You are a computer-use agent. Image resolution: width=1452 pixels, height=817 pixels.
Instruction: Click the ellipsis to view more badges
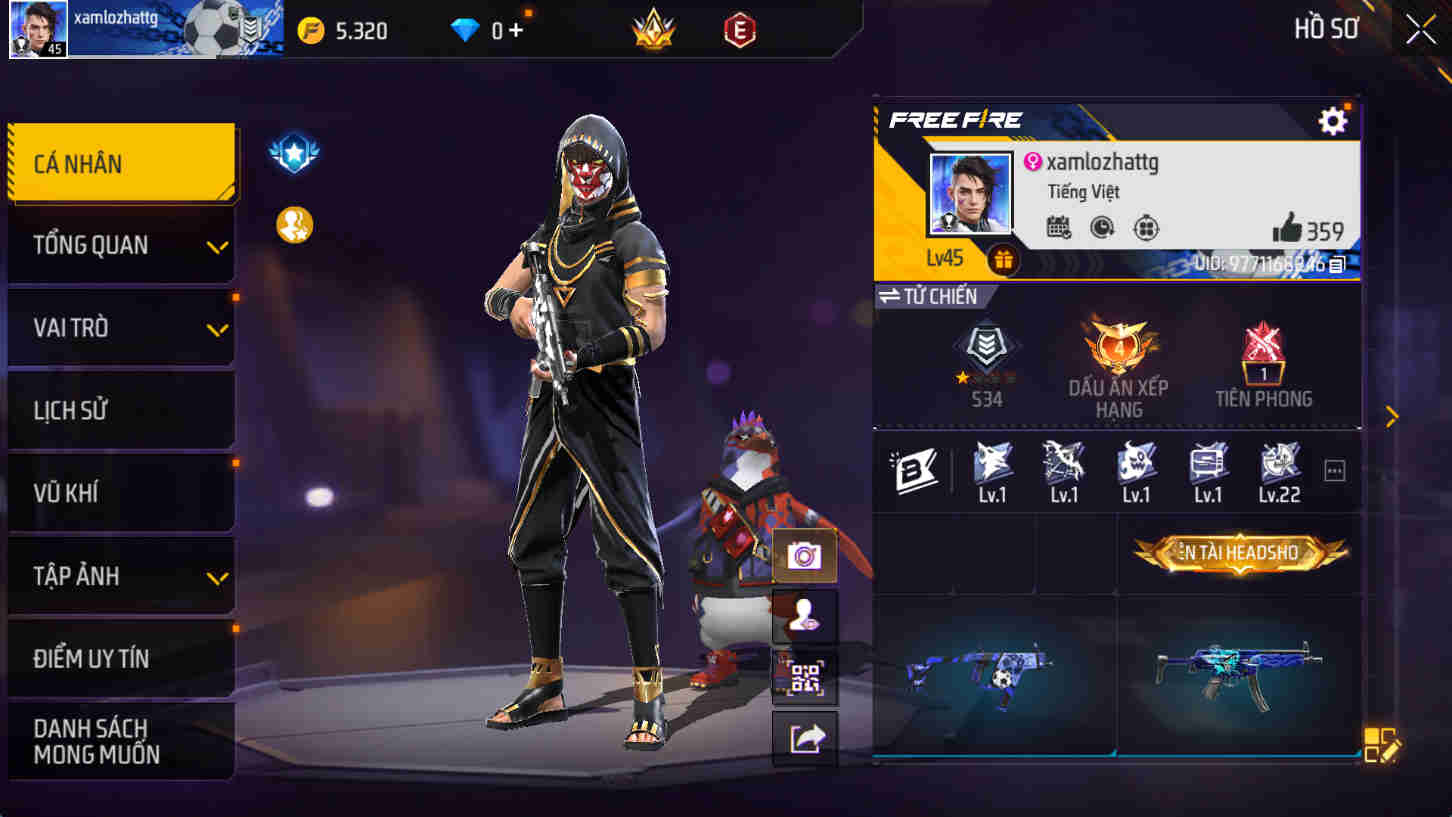[1334, 470]
